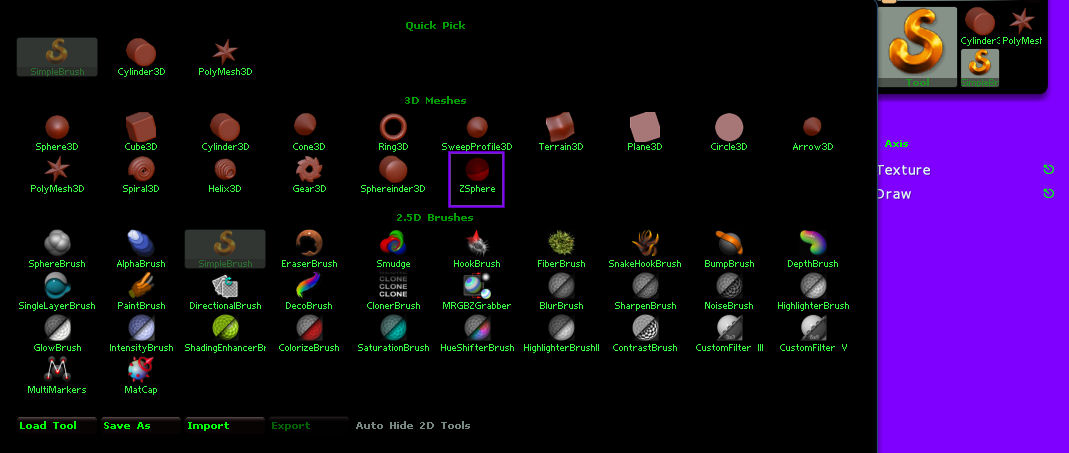Select the SnakeHookBrush
The height and width of the screenshot is (453, 1069).
click(645, 248)
